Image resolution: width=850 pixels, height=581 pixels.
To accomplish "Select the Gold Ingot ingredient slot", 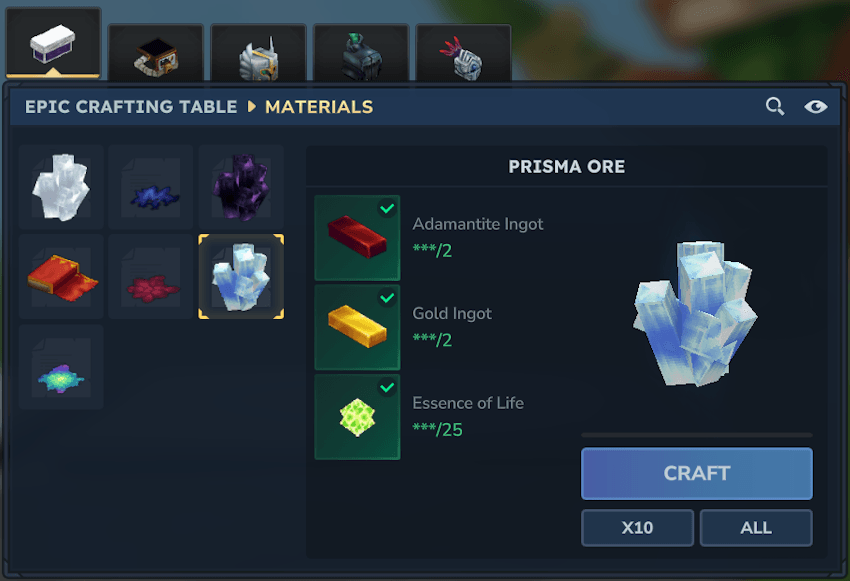I will click(x=357, y=327).
